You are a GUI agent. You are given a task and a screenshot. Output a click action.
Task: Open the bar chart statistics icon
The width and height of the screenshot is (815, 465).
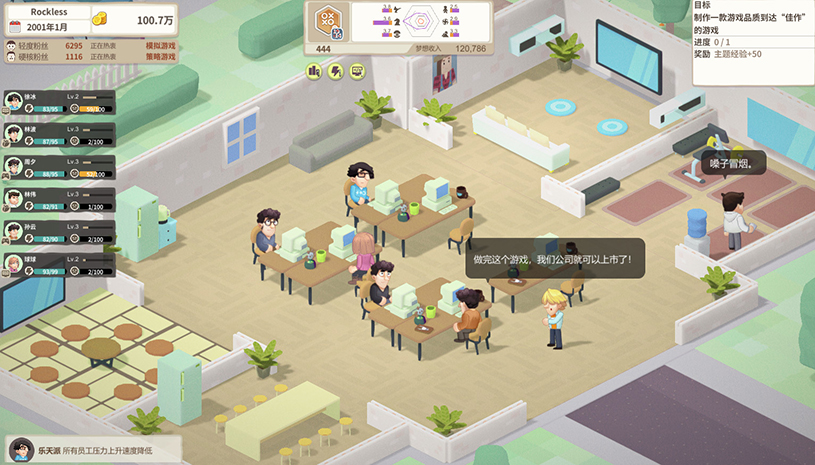click(x=314, y=71)
